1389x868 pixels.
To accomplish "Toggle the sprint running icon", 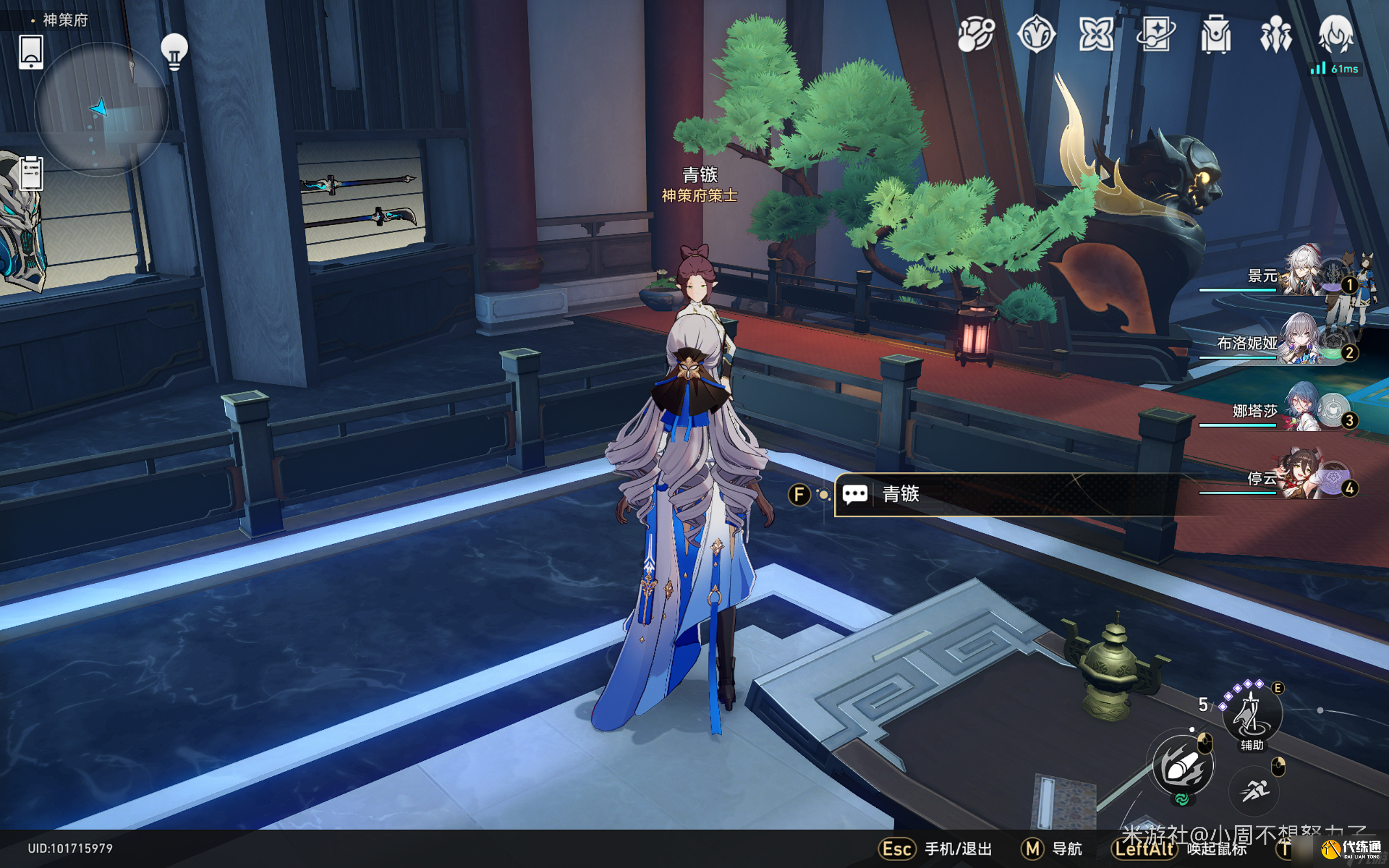I will click(1254, 791).
